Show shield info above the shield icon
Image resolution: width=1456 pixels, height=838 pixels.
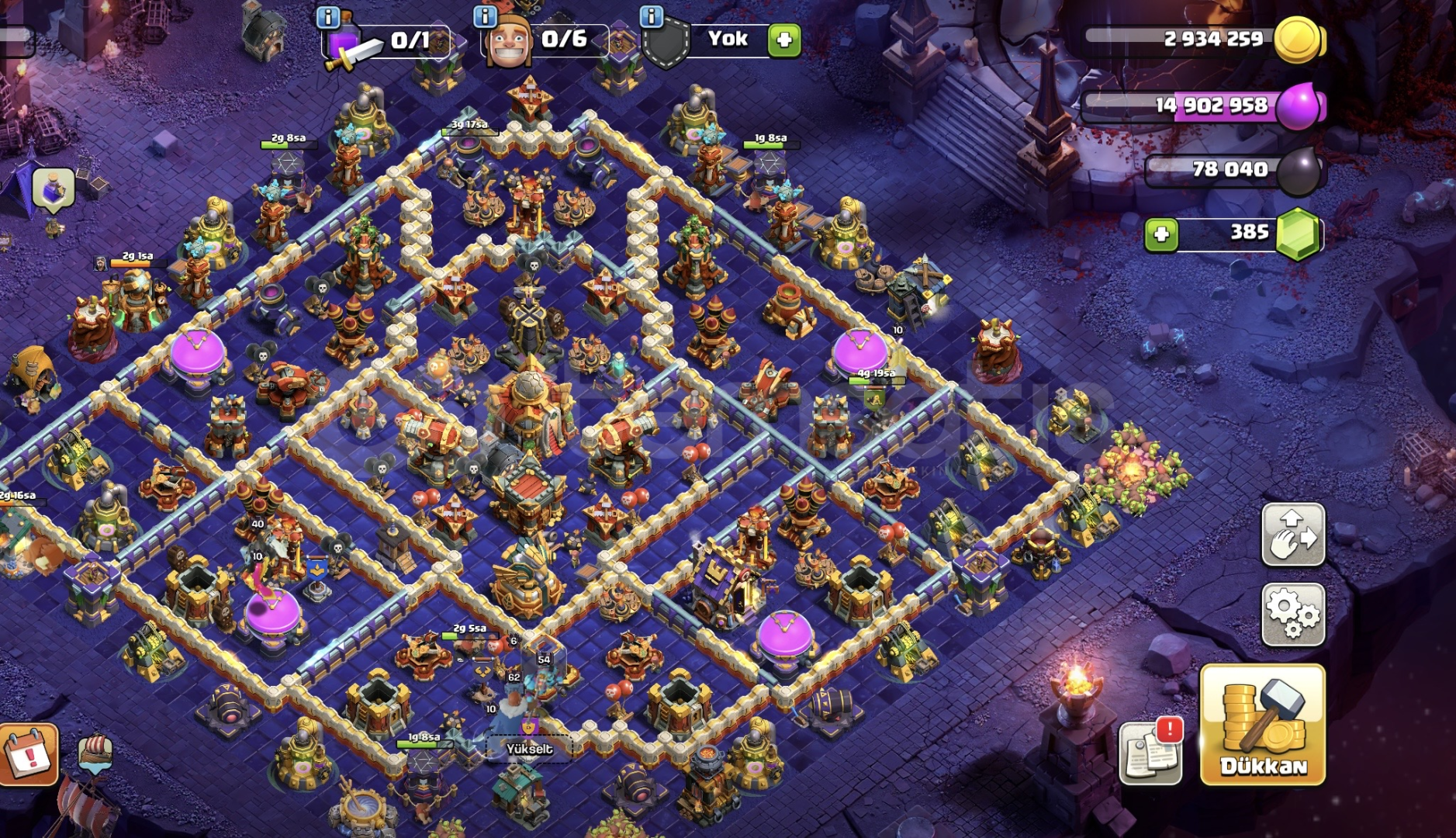pyautogui.click(x=652, y=16)
